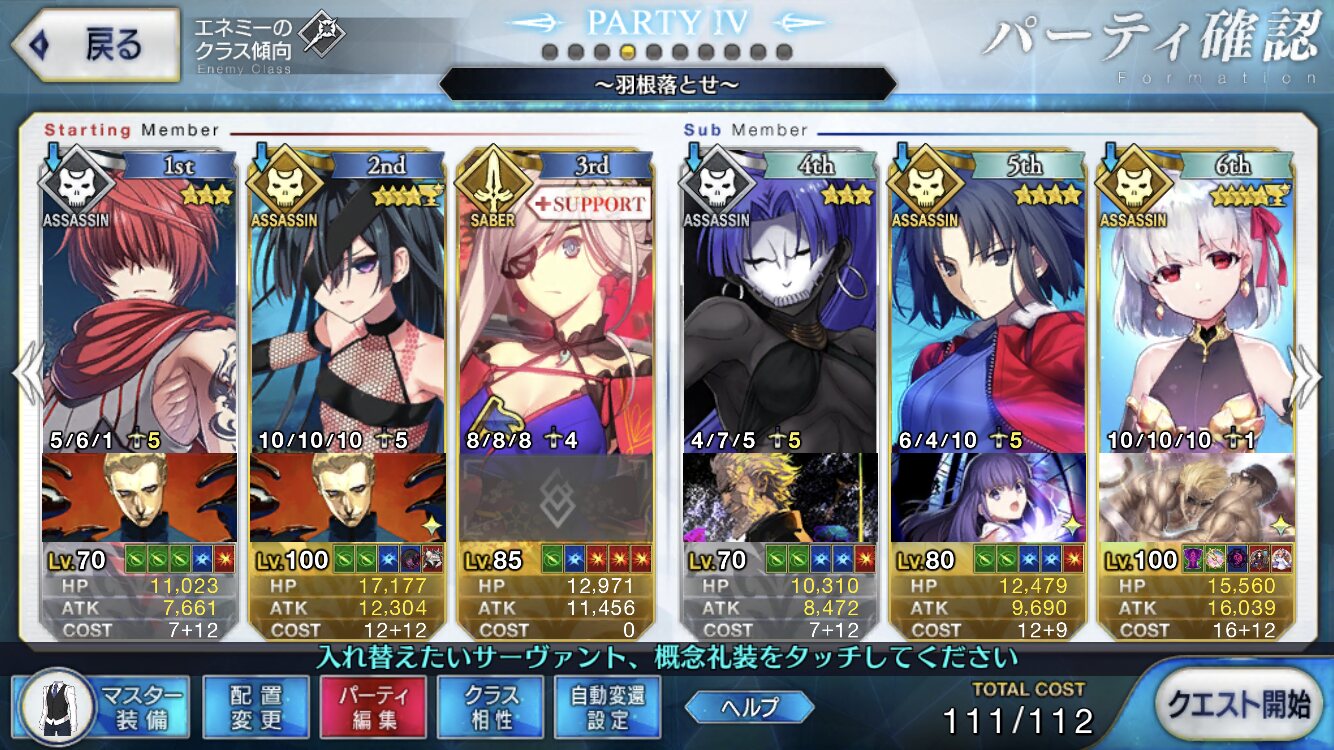The image size is (1334, 750).
Task: Switch to the previous party with left arrow
Action: (28, 376)
